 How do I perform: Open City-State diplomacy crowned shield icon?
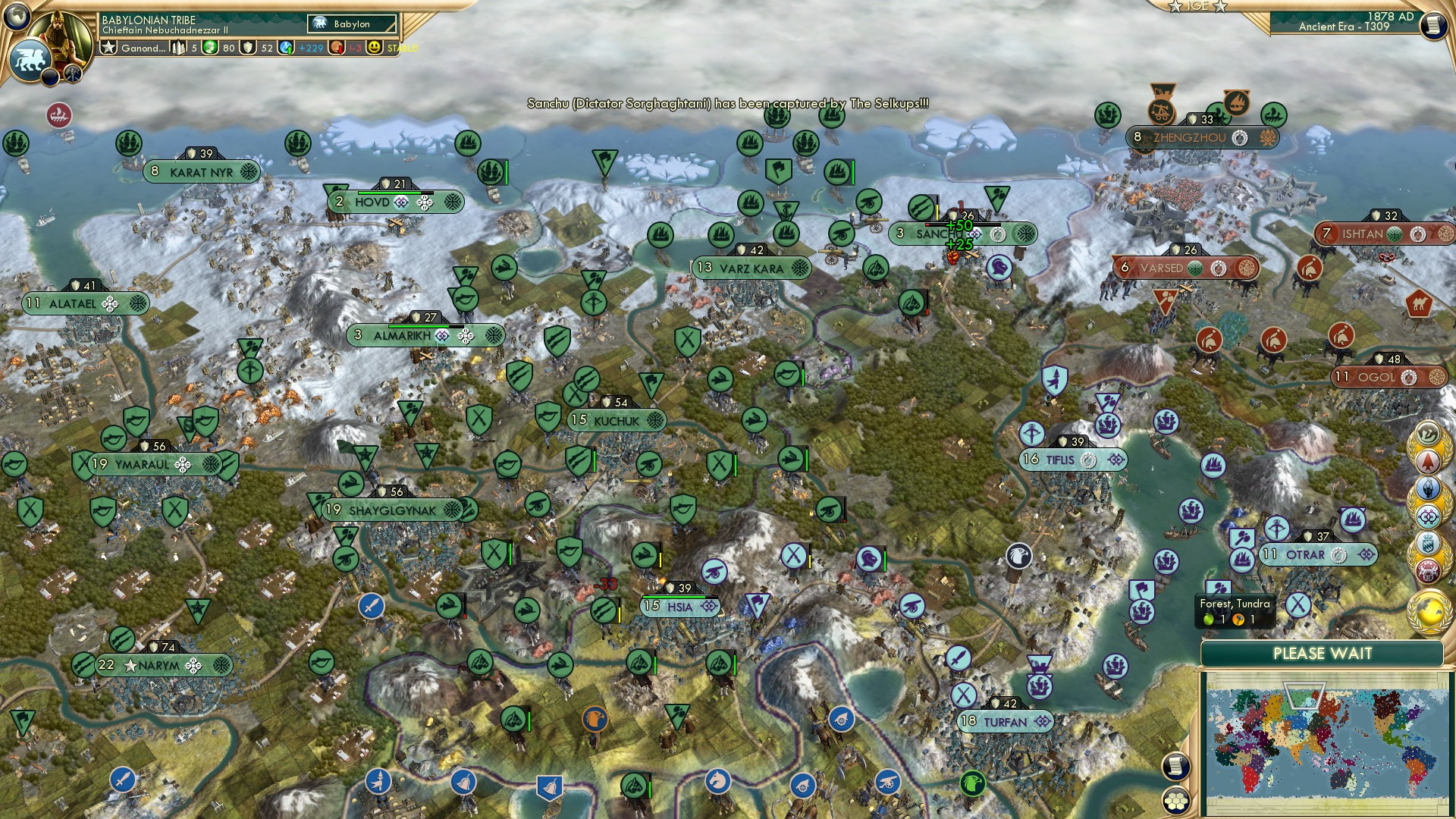pyautogui.click(x=1426, y=544)
